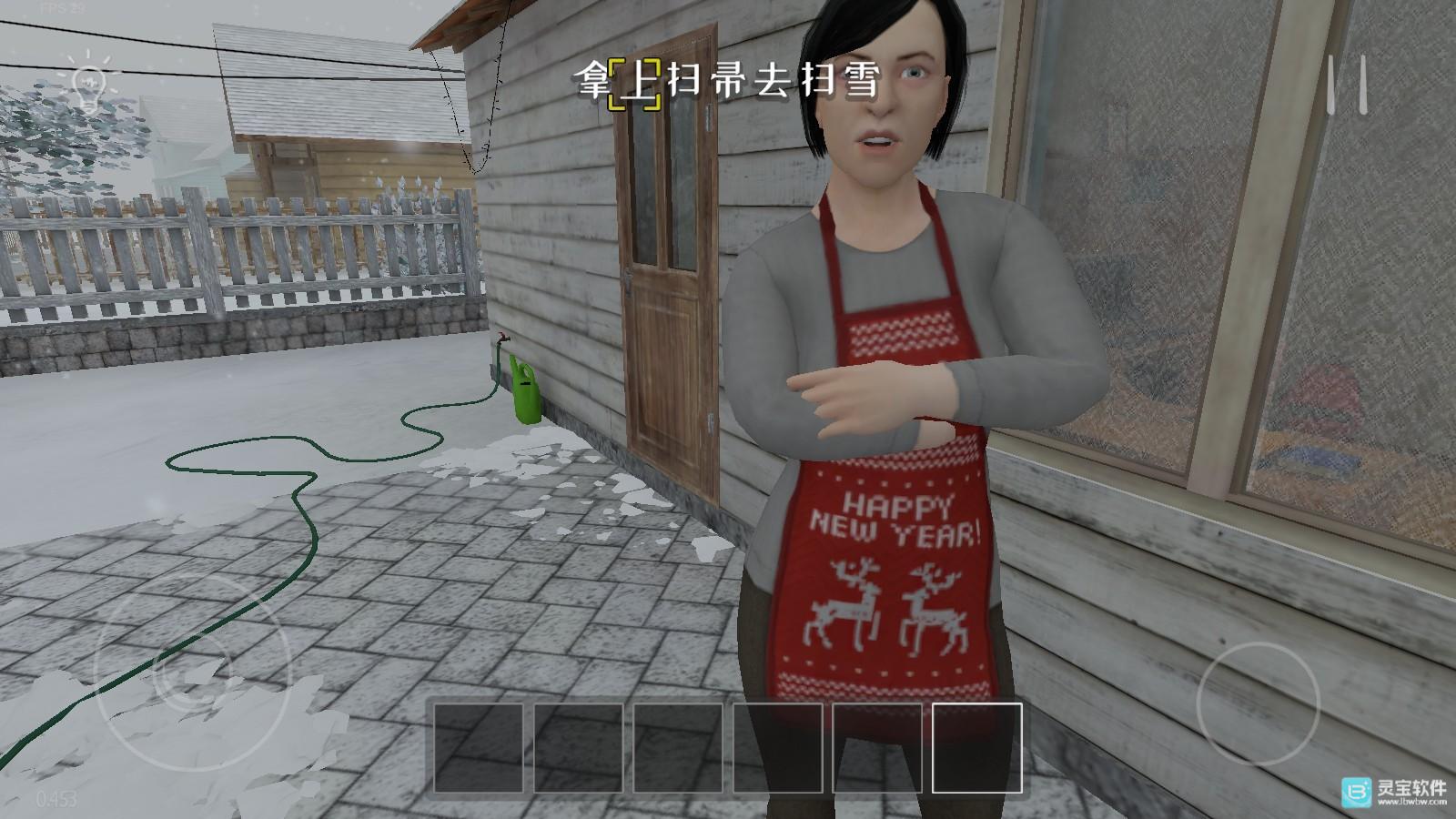Select the middle inventory slot
This screenshot has width=1456, height=819.
pyautogui.click(x=678, y=748)
